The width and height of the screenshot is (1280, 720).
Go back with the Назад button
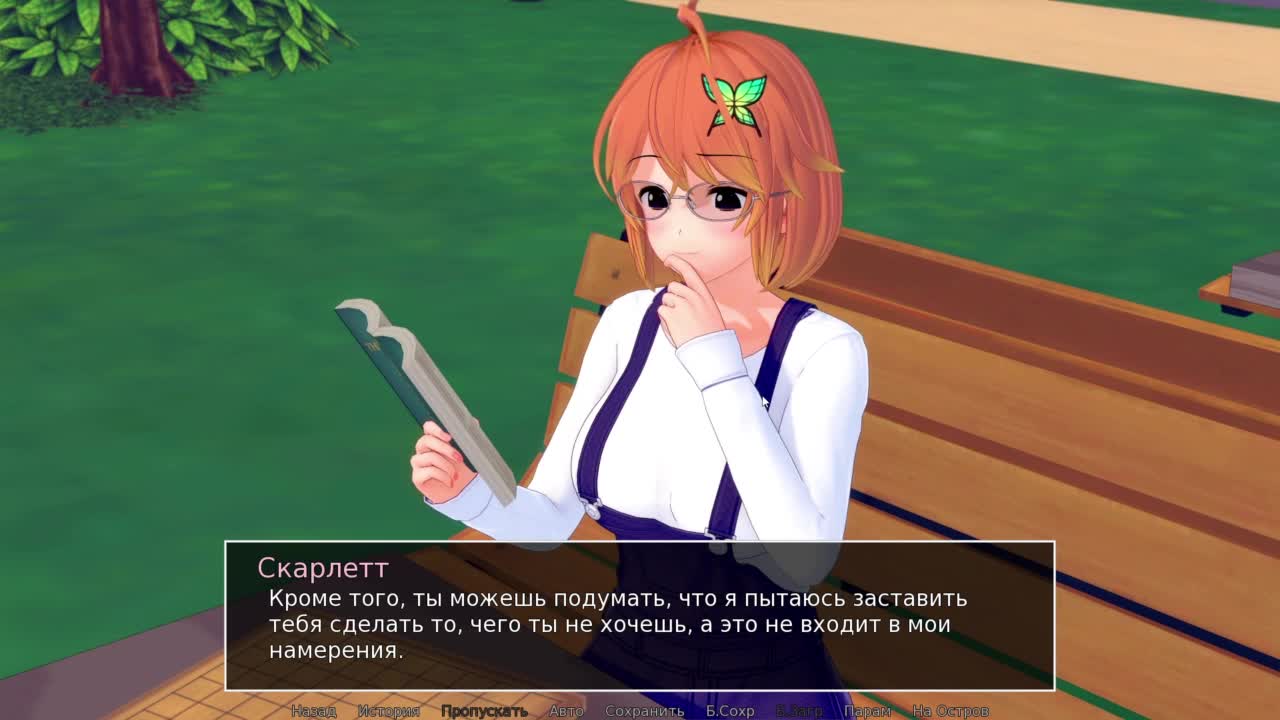(313, 711)
